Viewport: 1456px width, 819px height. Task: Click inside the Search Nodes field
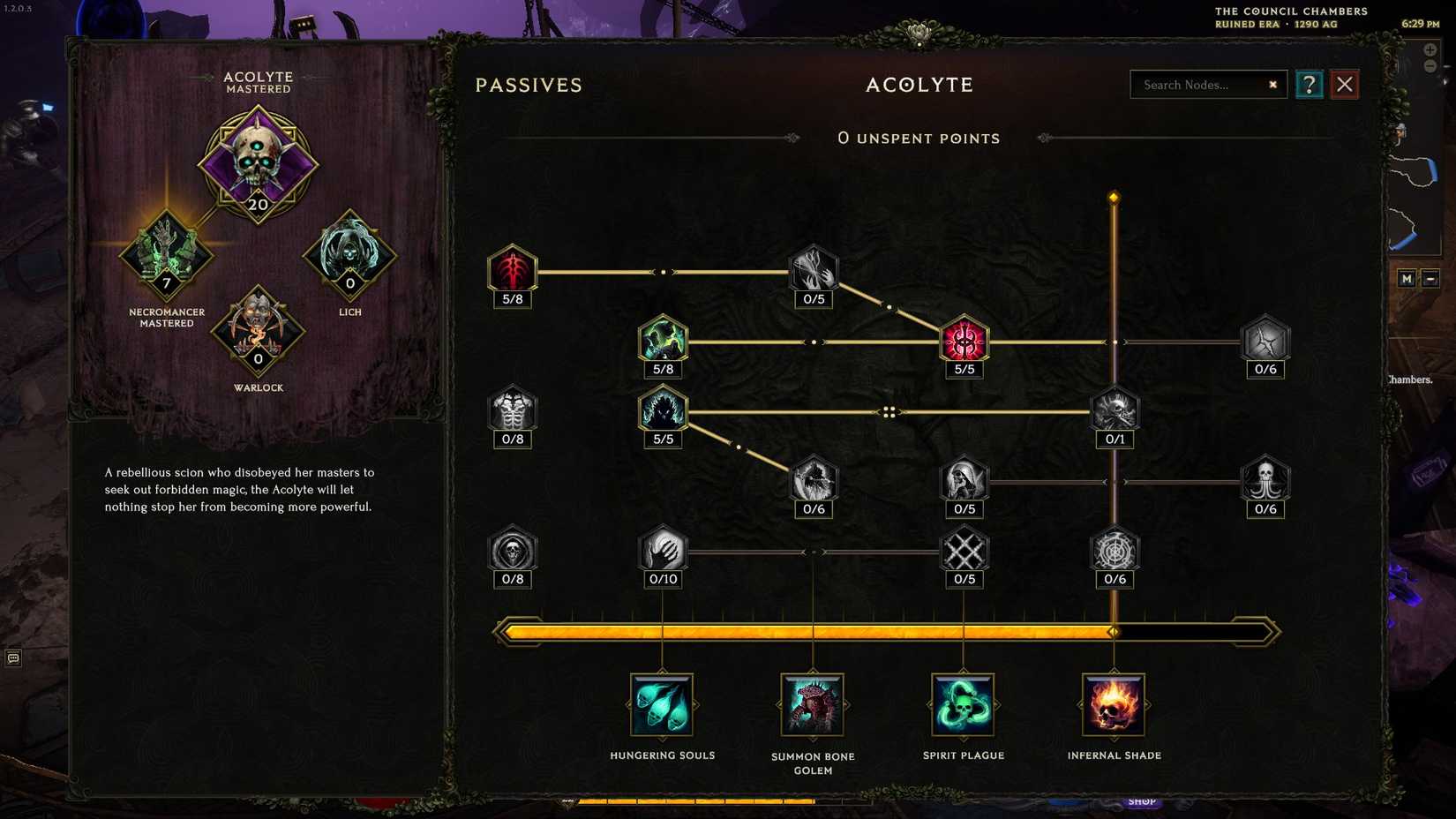[x=1200, y=85]
